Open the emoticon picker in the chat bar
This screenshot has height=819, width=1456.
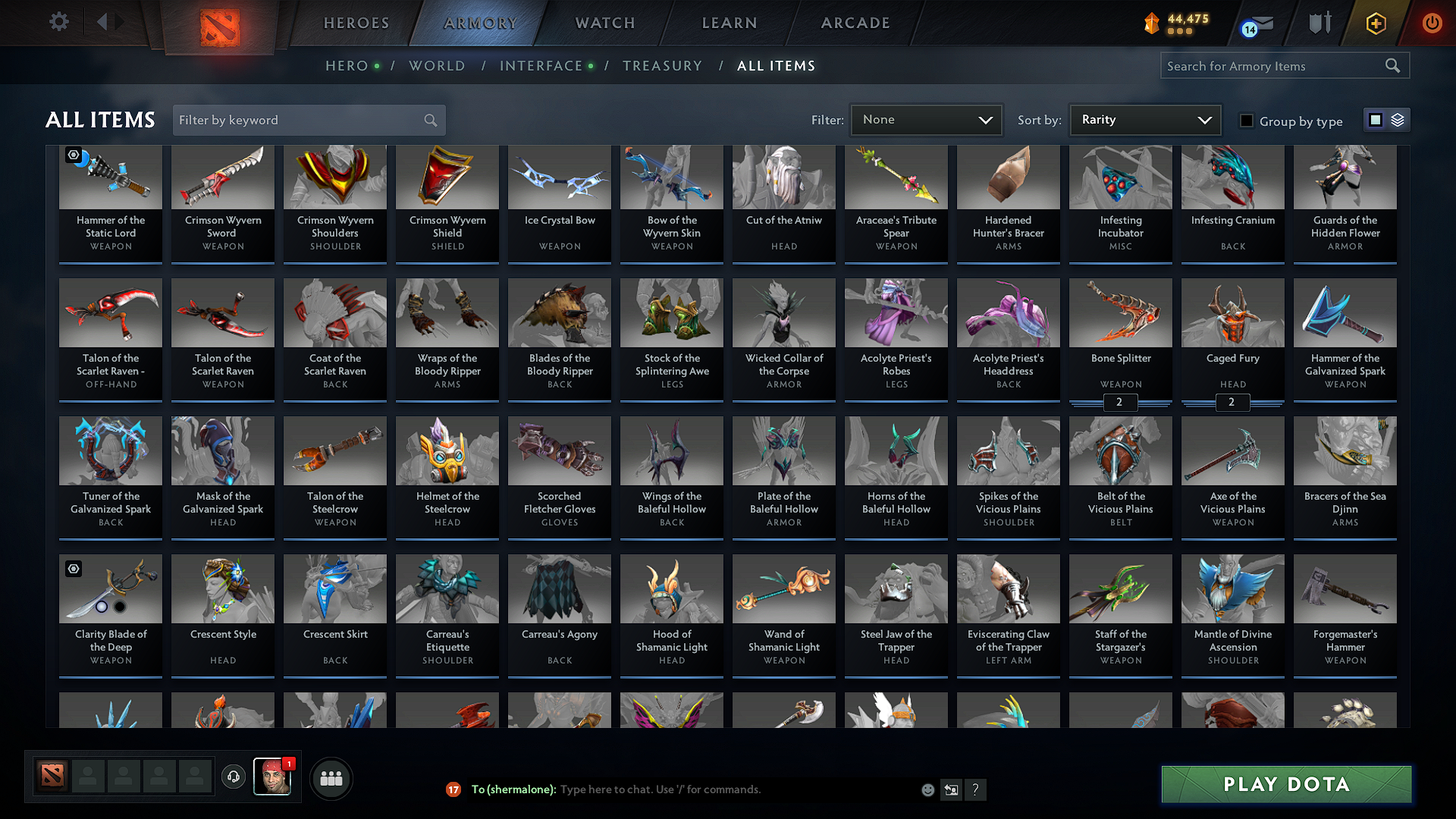click(x=927, y=789)
